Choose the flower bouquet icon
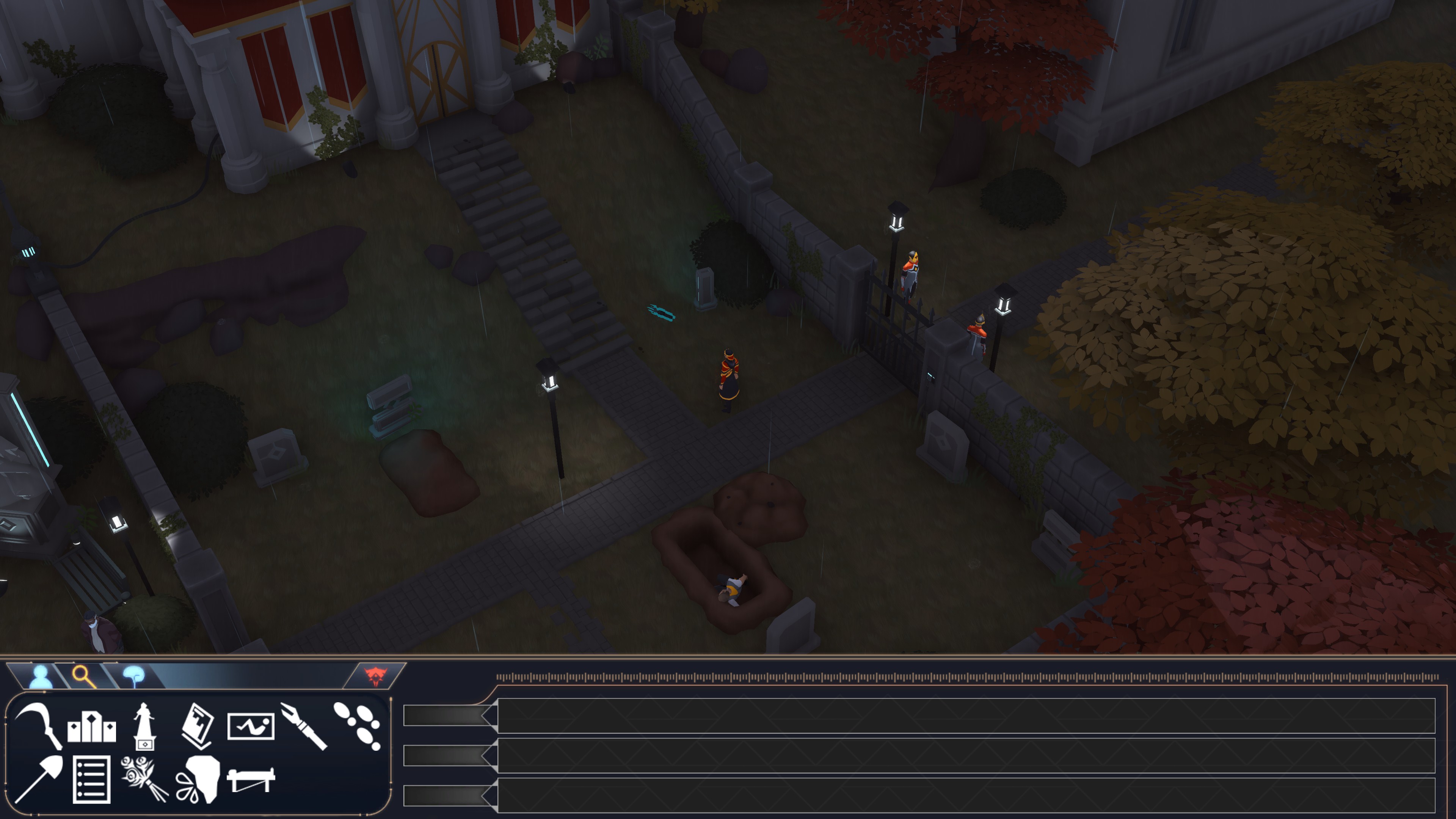Image resolution: width=1456 pixels, height=819 pixels. (x=145, y=780)
